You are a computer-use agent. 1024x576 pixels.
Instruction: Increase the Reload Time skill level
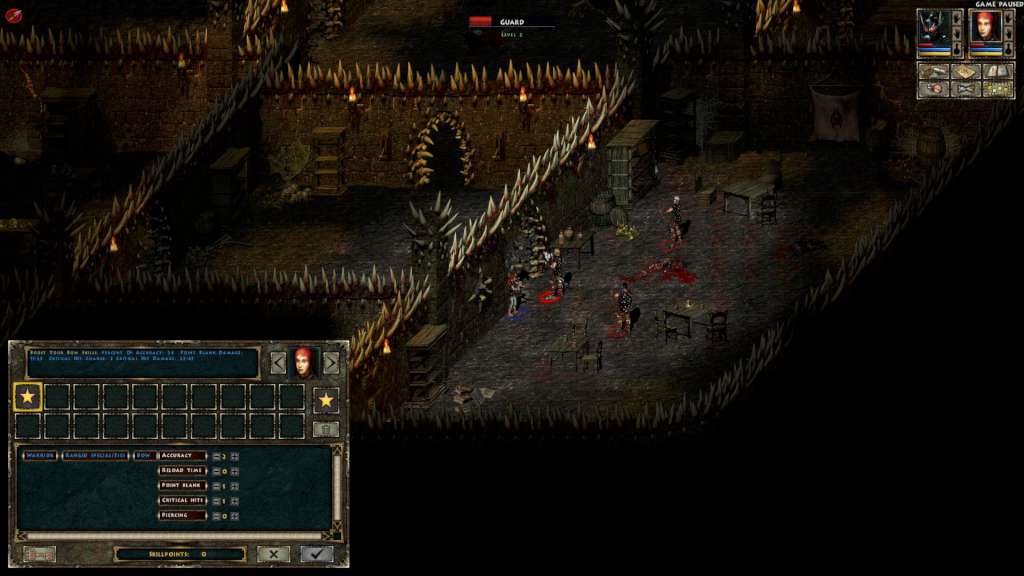[233, 470]
